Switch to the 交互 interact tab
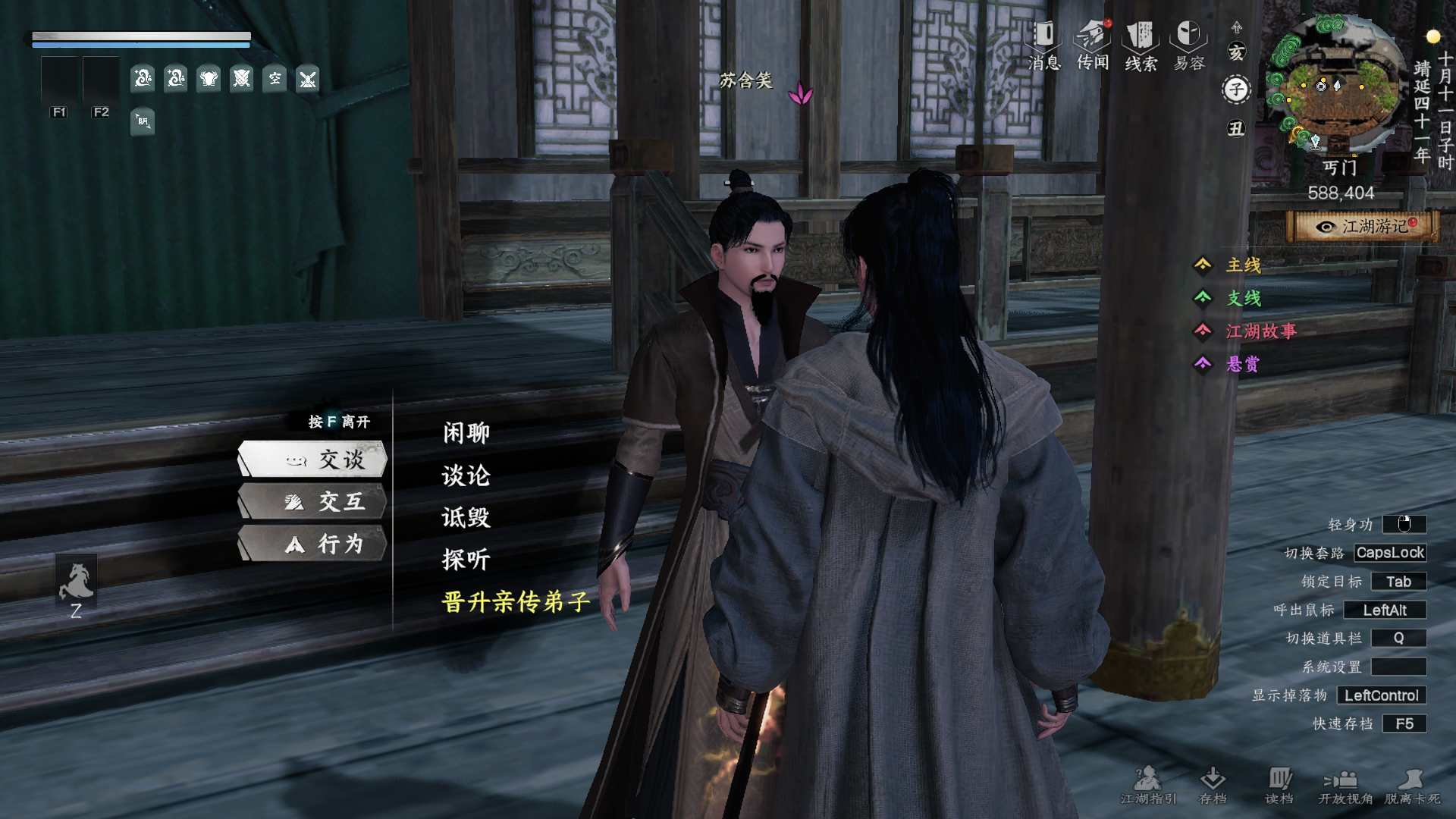 pos(313,501)
